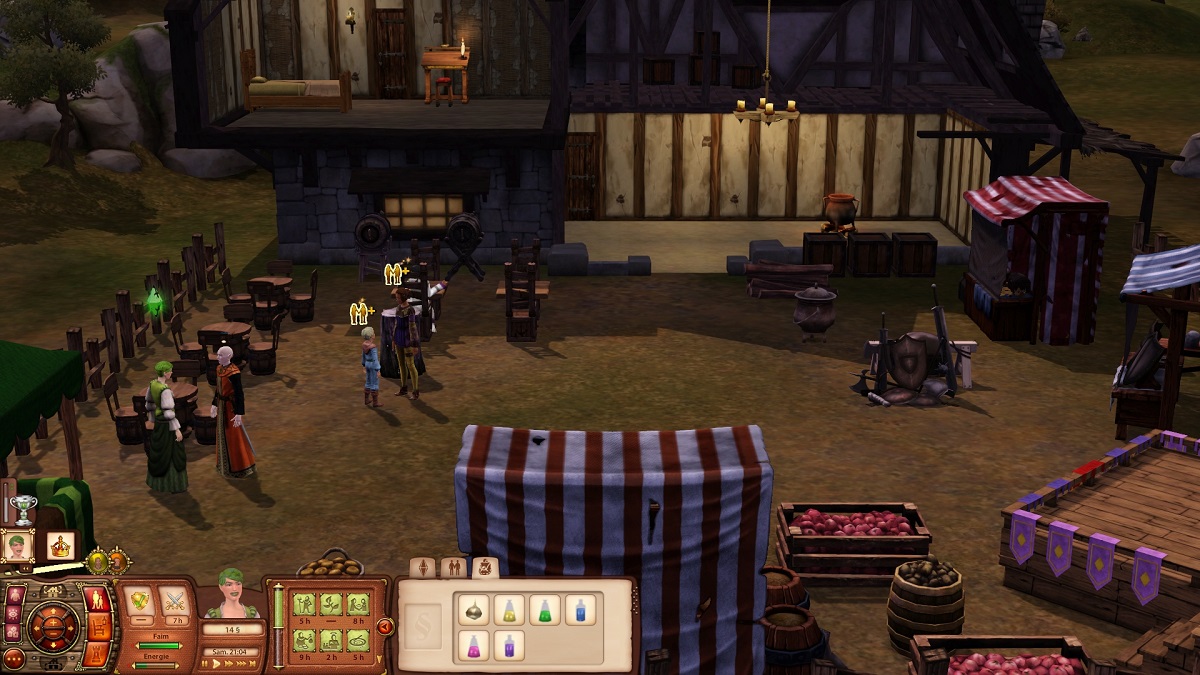Select the metal helmet inventory item
The width and height of the screenshot is (1200, 675).
(471, 610)
